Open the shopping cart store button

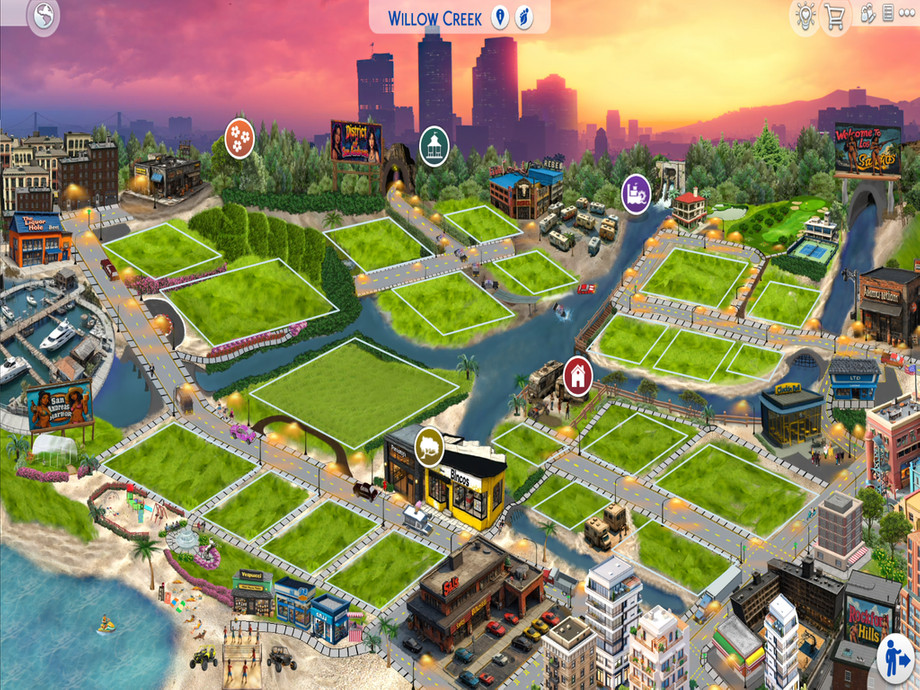(x=835, y=16)
